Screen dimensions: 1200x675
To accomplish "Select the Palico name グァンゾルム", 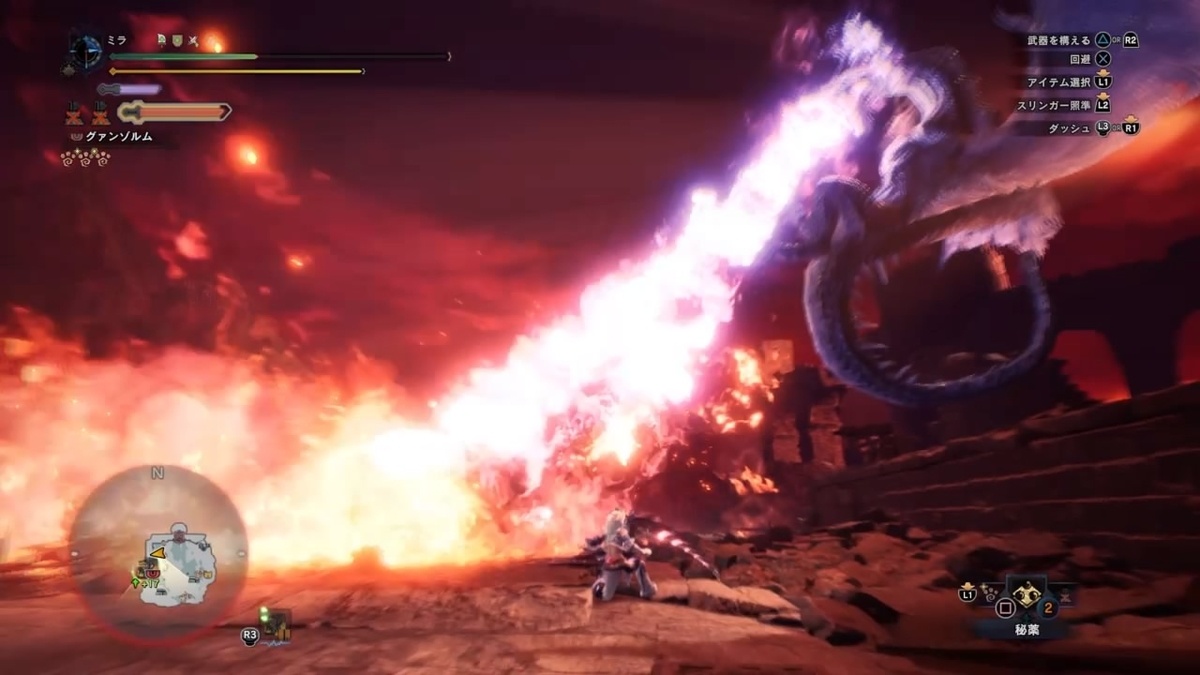I will tap(116, 137).
